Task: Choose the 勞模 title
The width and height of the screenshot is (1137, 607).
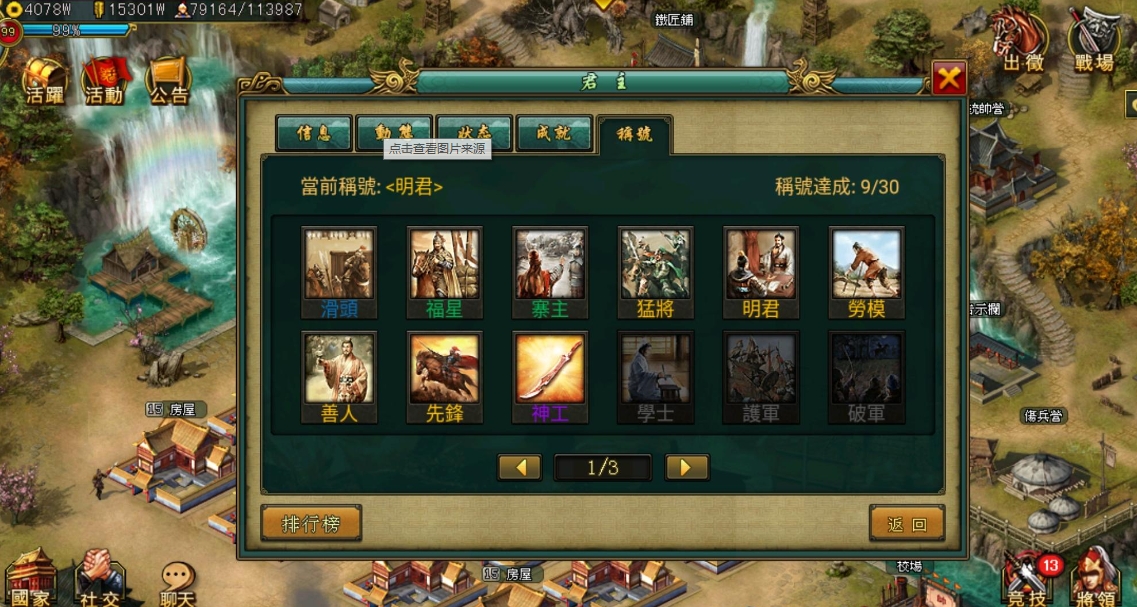Action: pyautogui.click(x=867, y=264)
